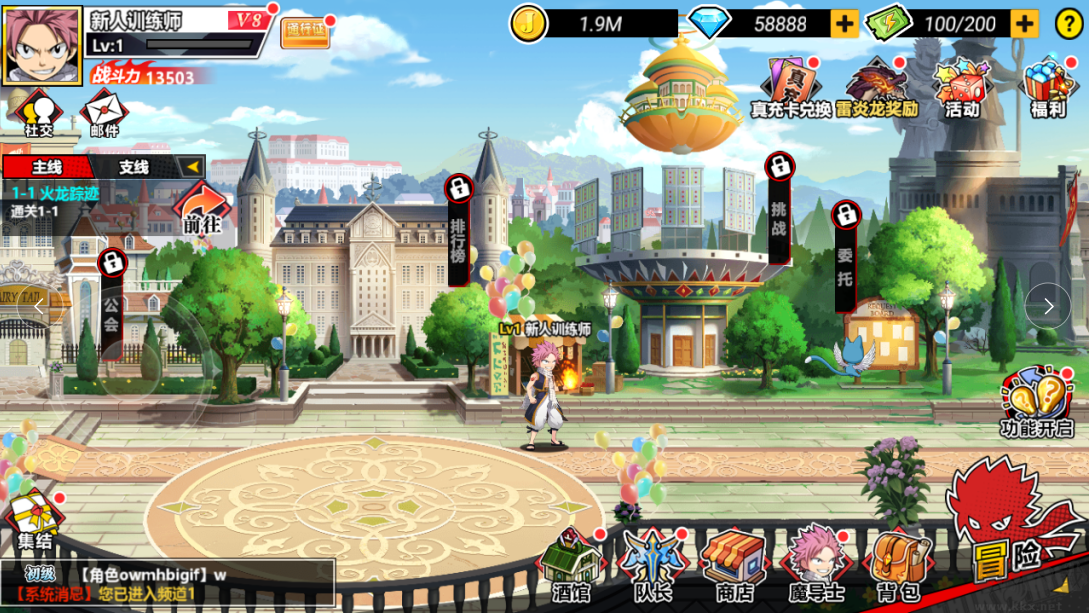
Task: Open the 集结 rally gift icon
Action: [x=34, y=523]
